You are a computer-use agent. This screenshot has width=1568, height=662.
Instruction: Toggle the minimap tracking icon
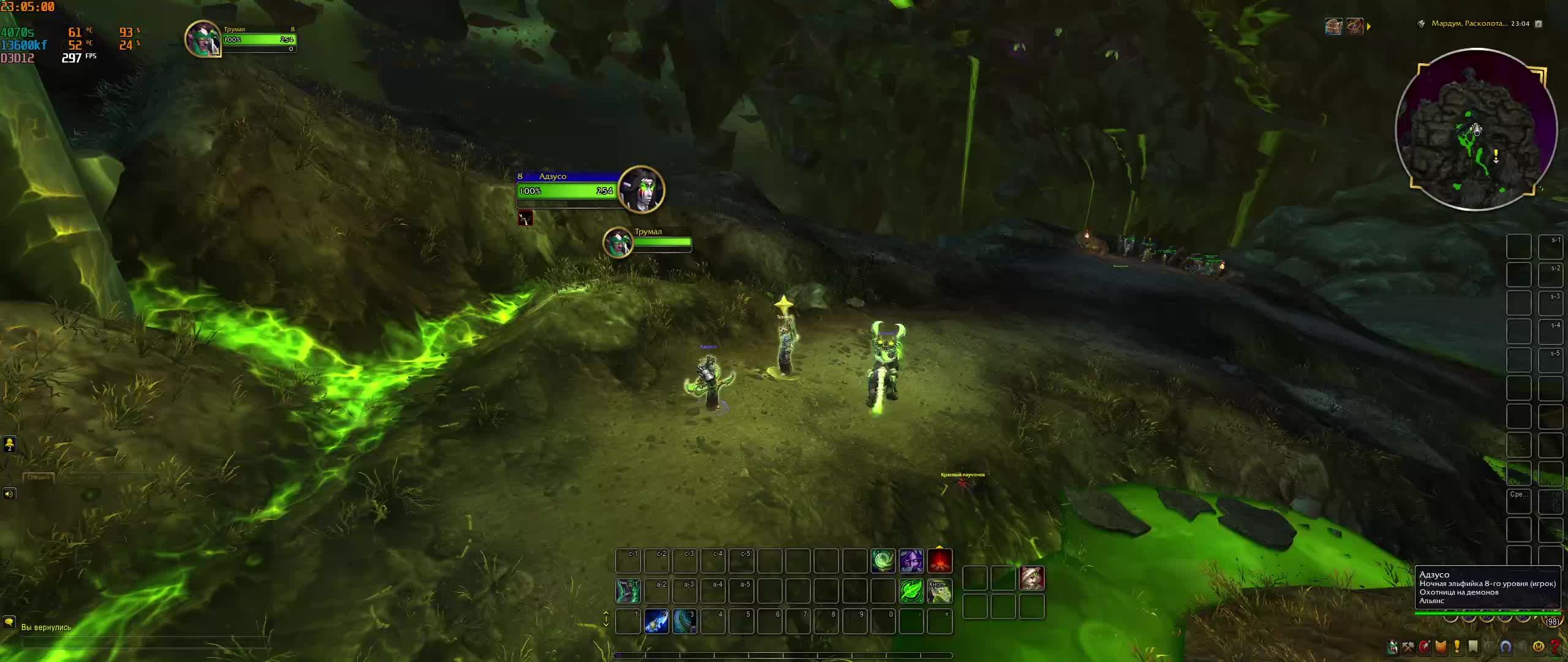(x=1421, y=24)
